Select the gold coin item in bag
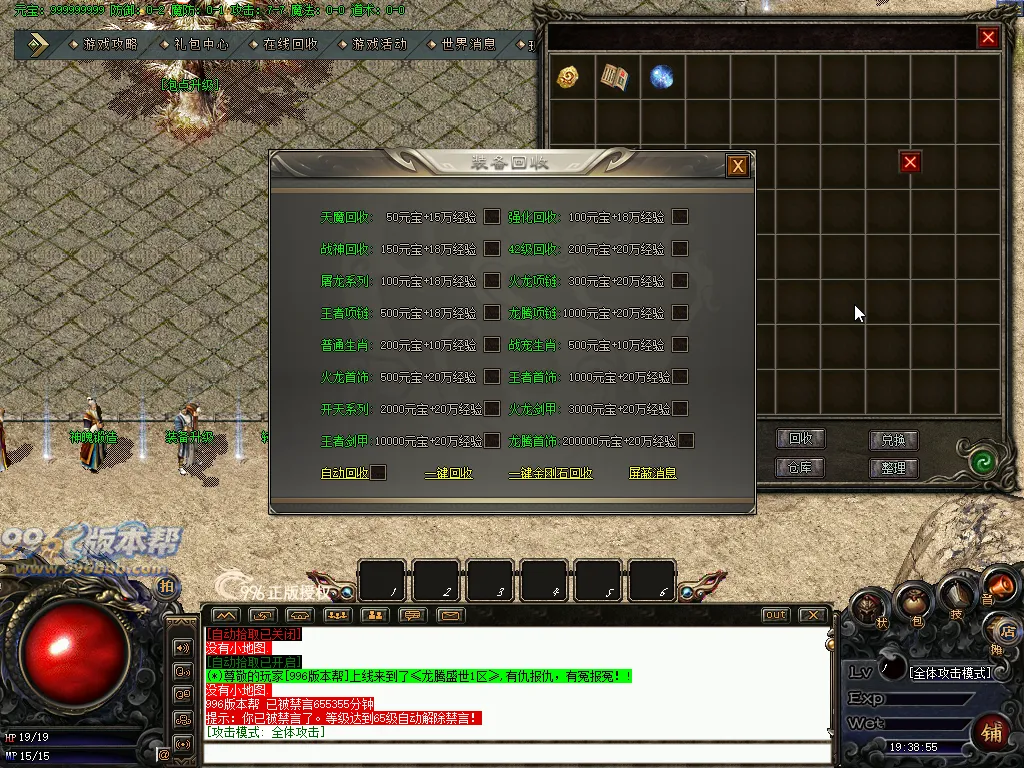Screen dimensions: 1024x768 coord(569,78)
